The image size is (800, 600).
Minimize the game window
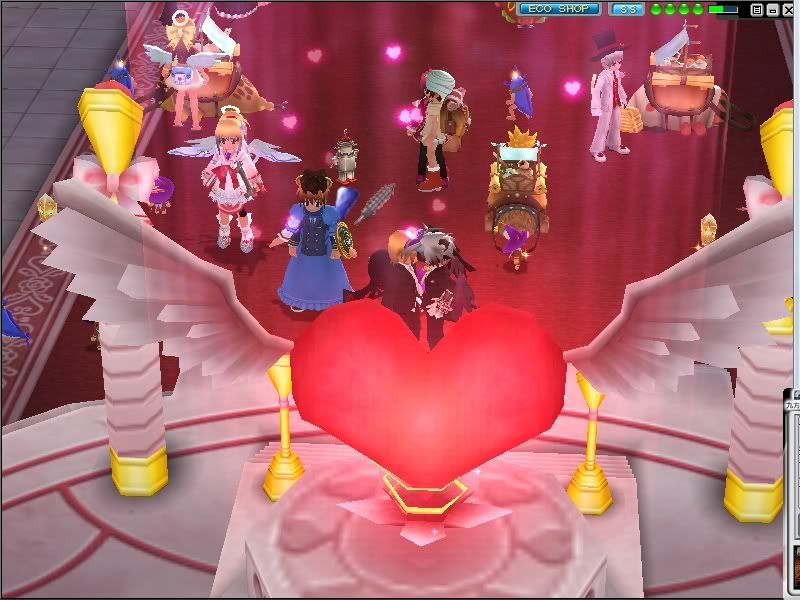click(772, 10)
